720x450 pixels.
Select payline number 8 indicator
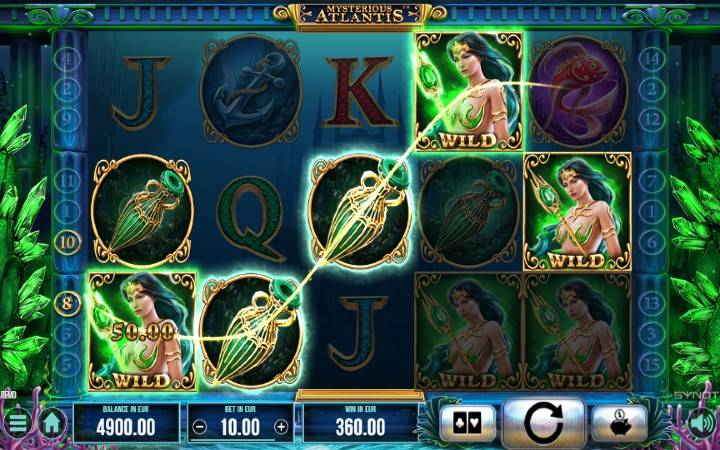coord(69,299)
